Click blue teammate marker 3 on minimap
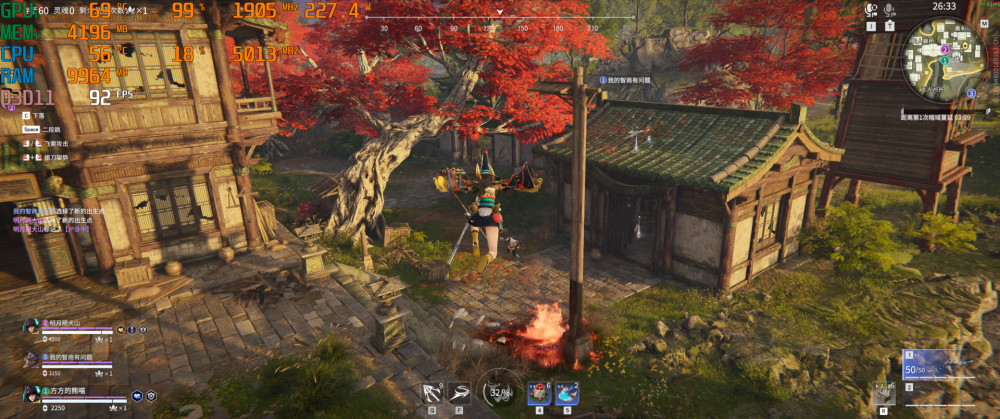 (x=971, y=93)
